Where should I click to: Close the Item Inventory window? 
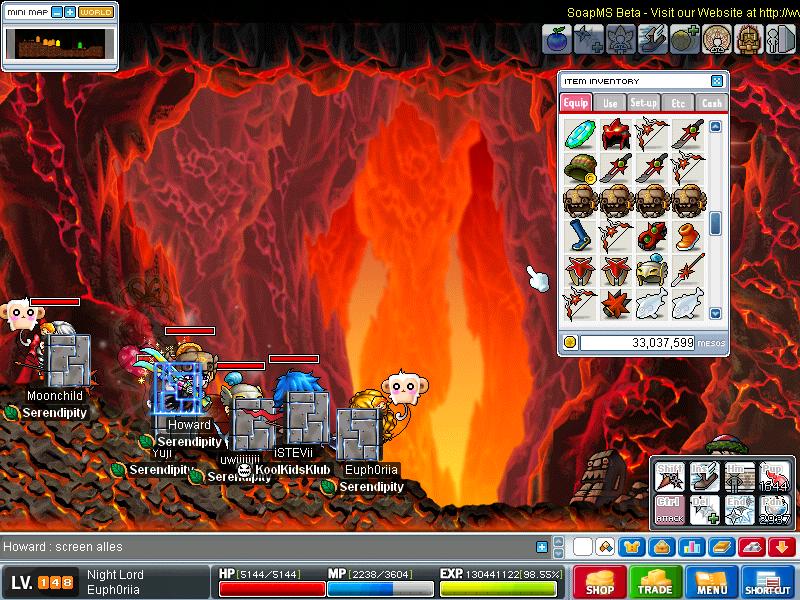(x=717, y=81)
